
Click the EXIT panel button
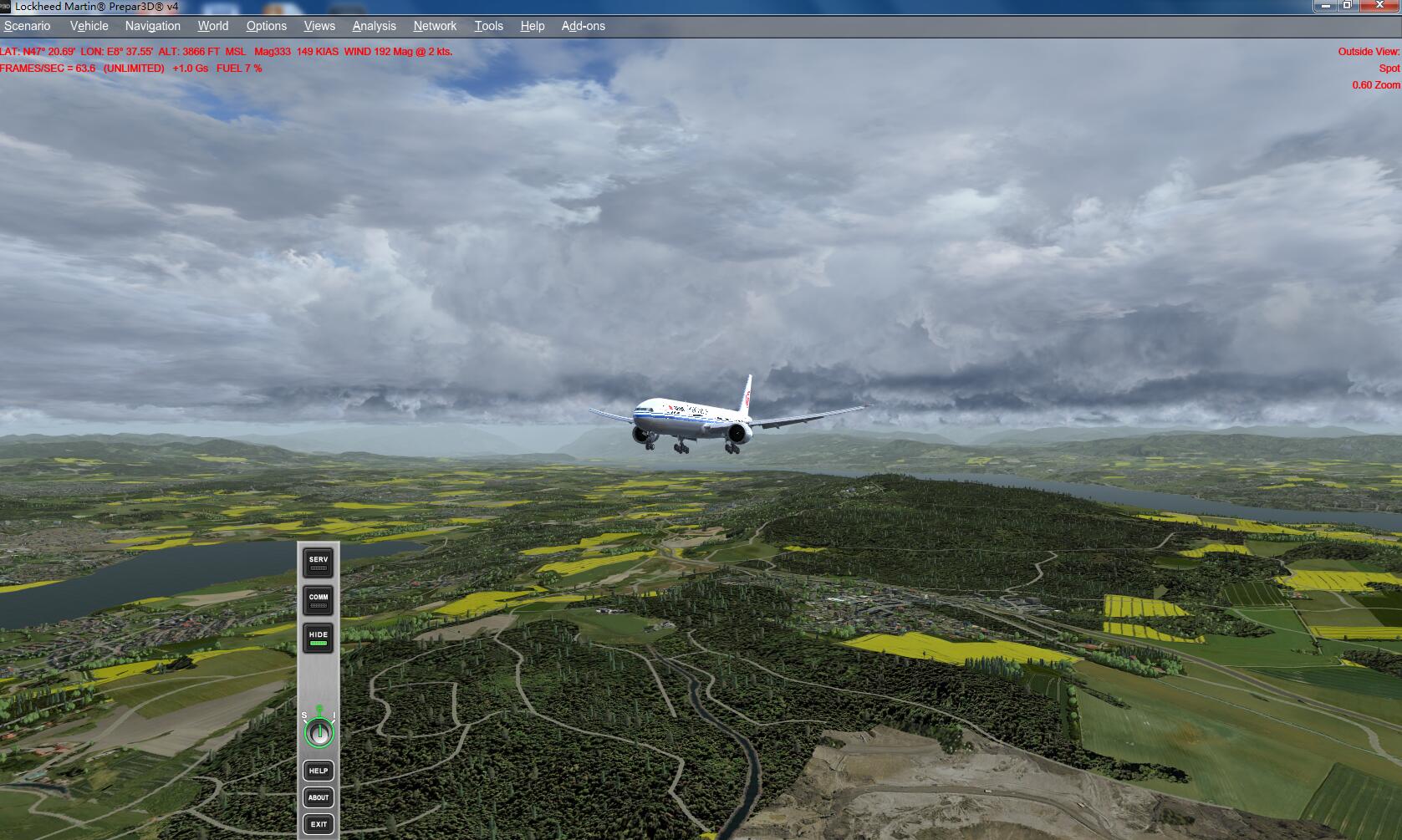click(x=319, y=824)
